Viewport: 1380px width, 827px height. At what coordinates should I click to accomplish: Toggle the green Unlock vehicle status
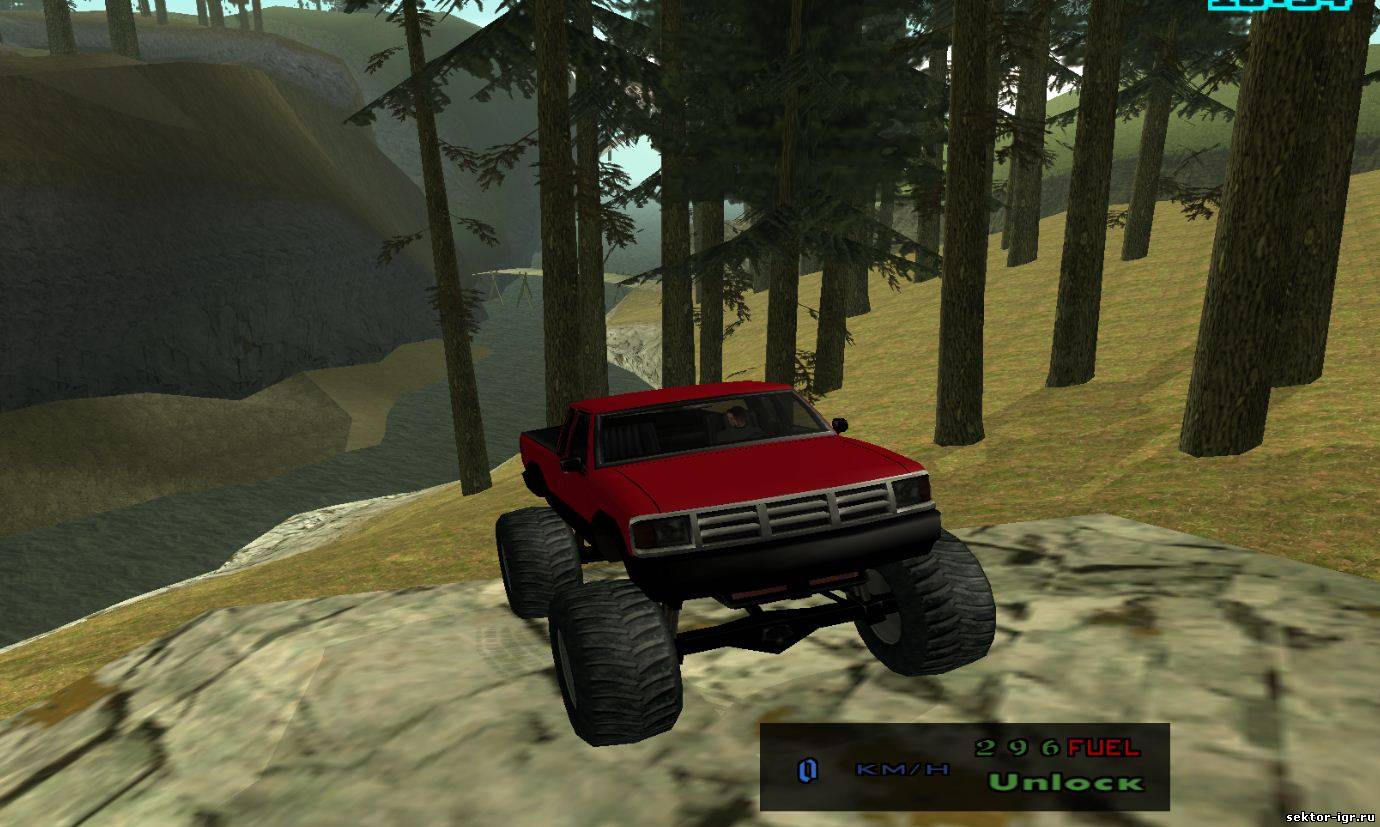click(1065, 782)
